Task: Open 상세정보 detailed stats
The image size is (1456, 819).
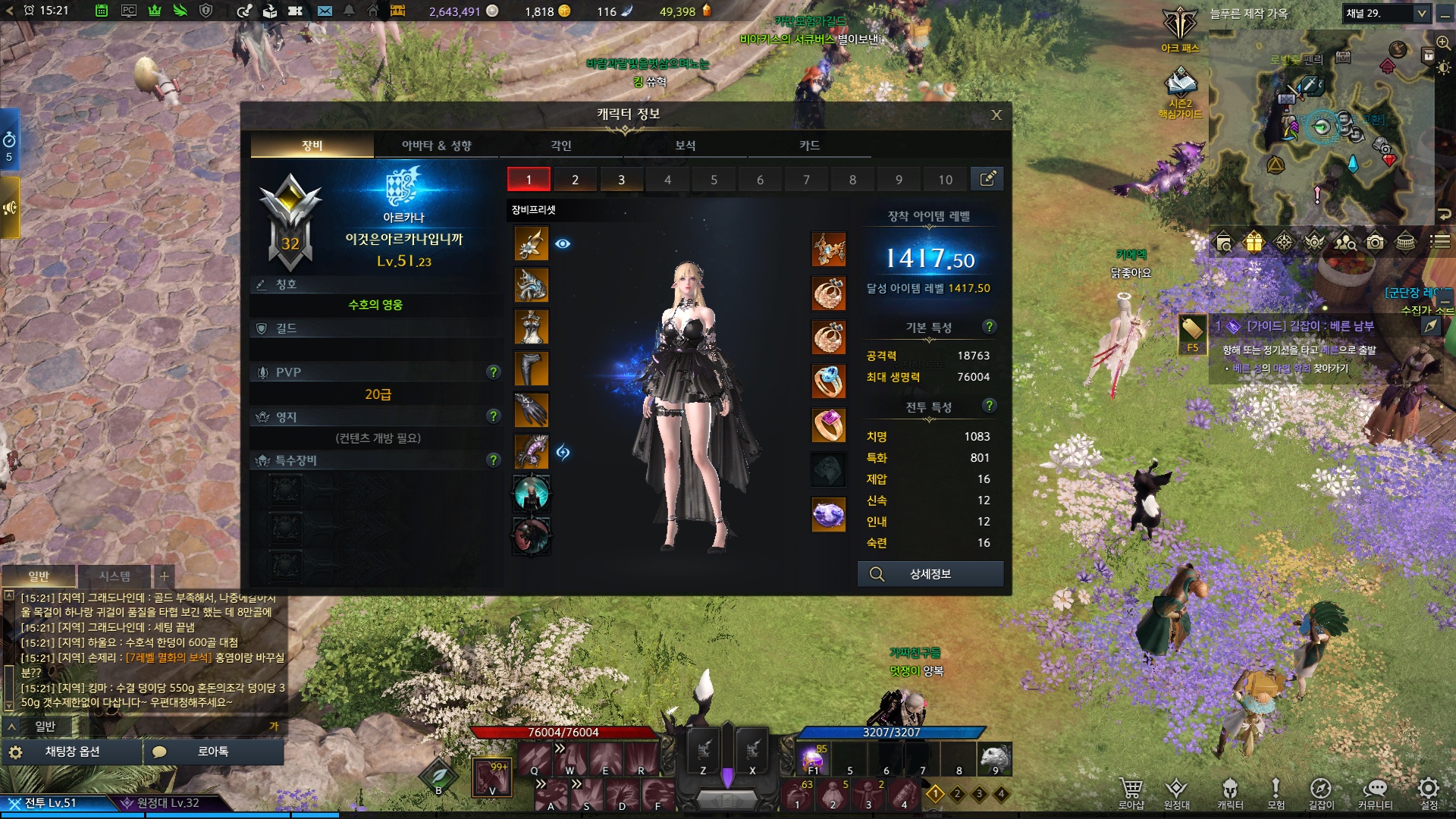Action: click(x=930, y=574)
